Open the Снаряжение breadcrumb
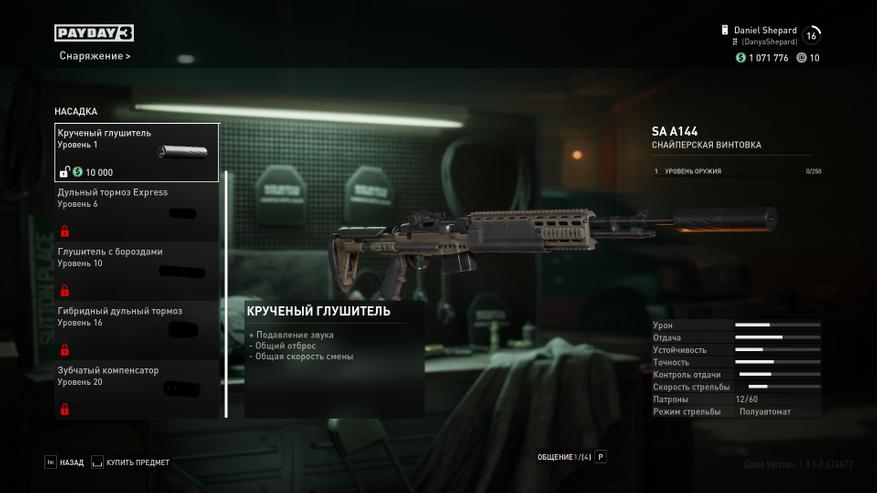The height and width of the screenshot is (493, 877). click(94, 56)
